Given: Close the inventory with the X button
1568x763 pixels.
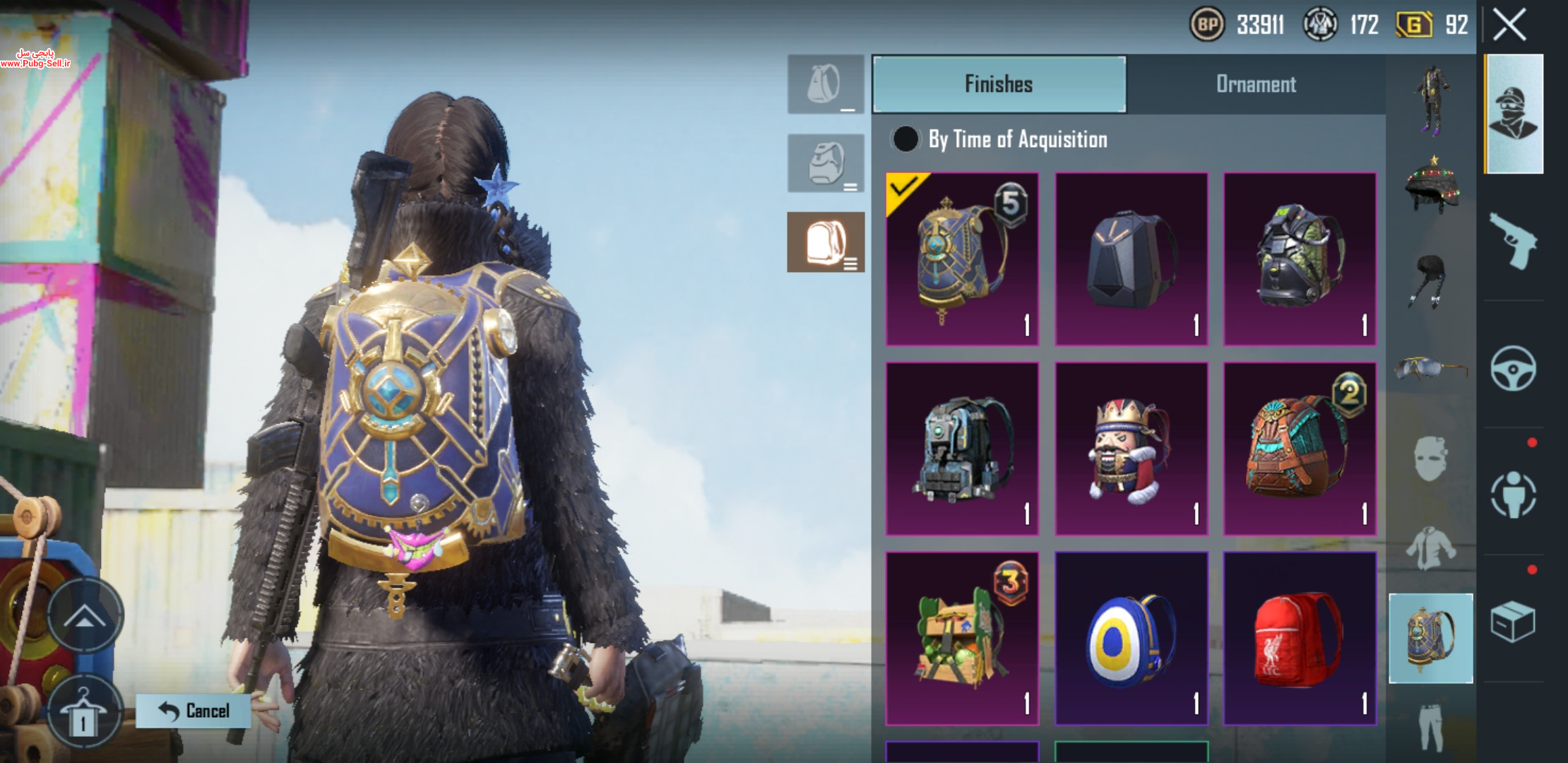Looking at the screenshot, I should [1509, 26].
